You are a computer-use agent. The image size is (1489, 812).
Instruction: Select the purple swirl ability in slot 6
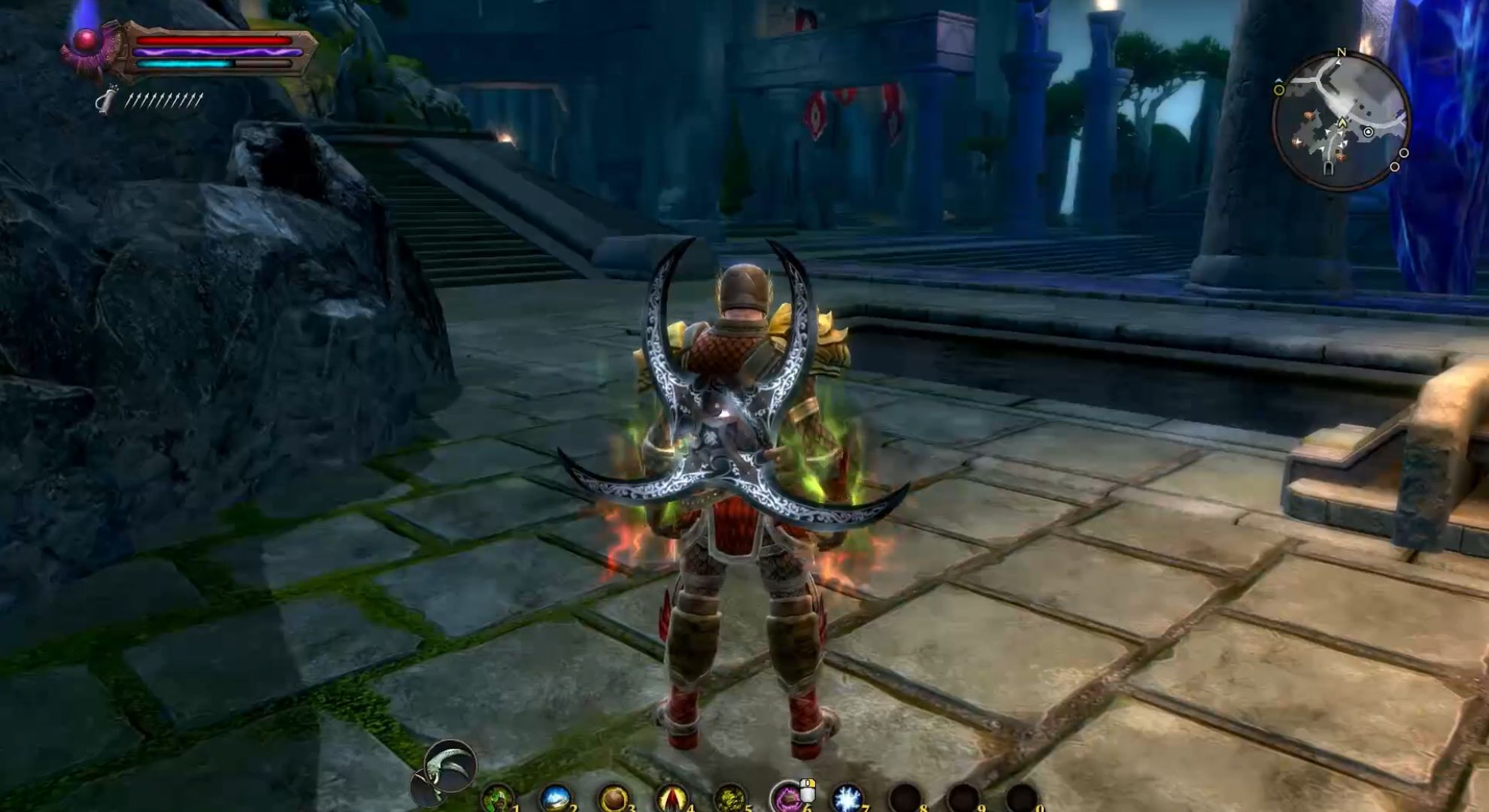point(787,797)
